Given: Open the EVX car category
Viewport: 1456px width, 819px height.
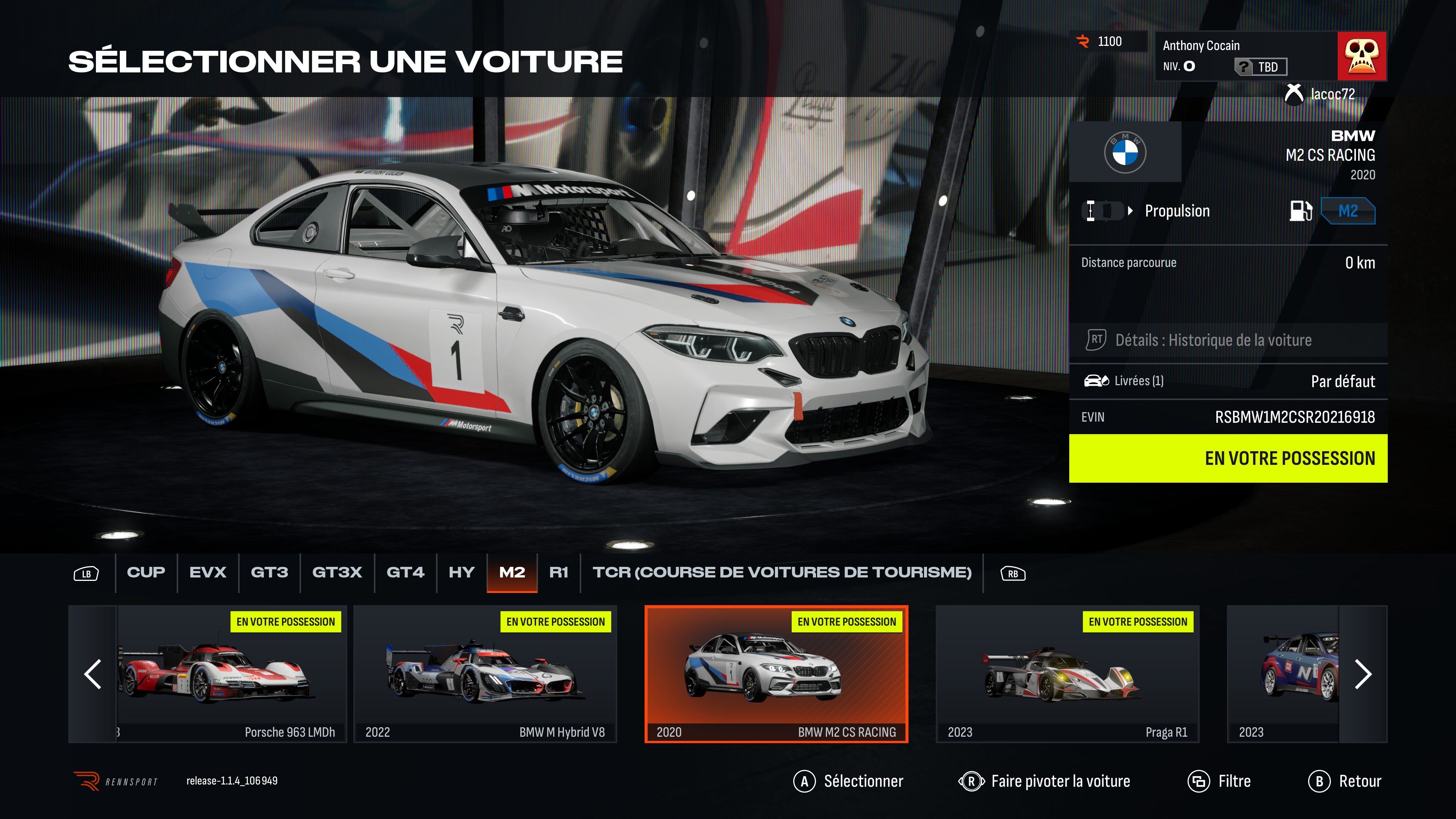Looking at the screenshot, I should click(207, 573).
